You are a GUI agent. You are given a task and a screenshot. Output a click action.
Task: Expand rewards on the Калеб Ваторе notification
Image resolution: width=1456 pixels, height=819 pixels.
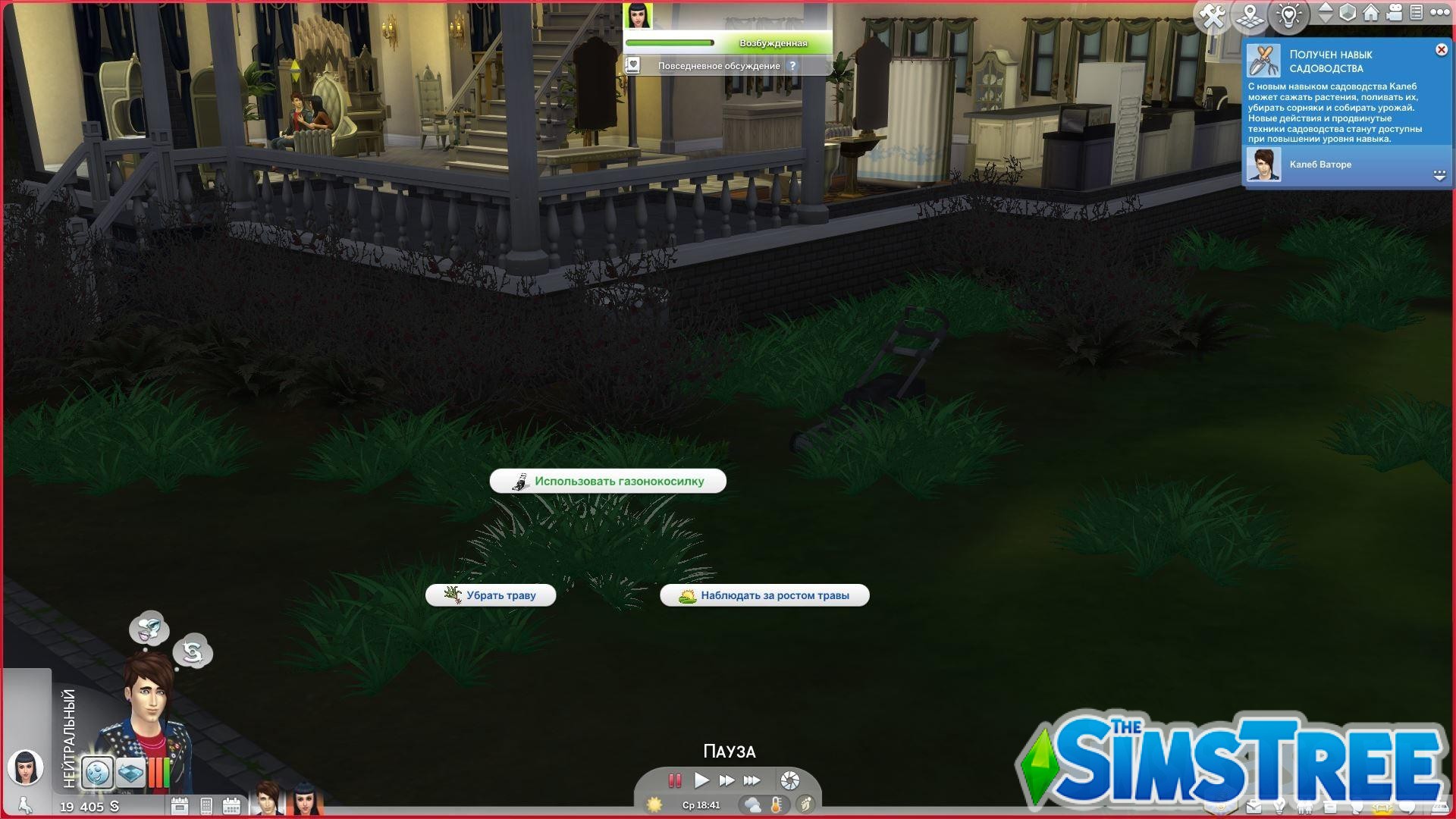(1438, 176)
